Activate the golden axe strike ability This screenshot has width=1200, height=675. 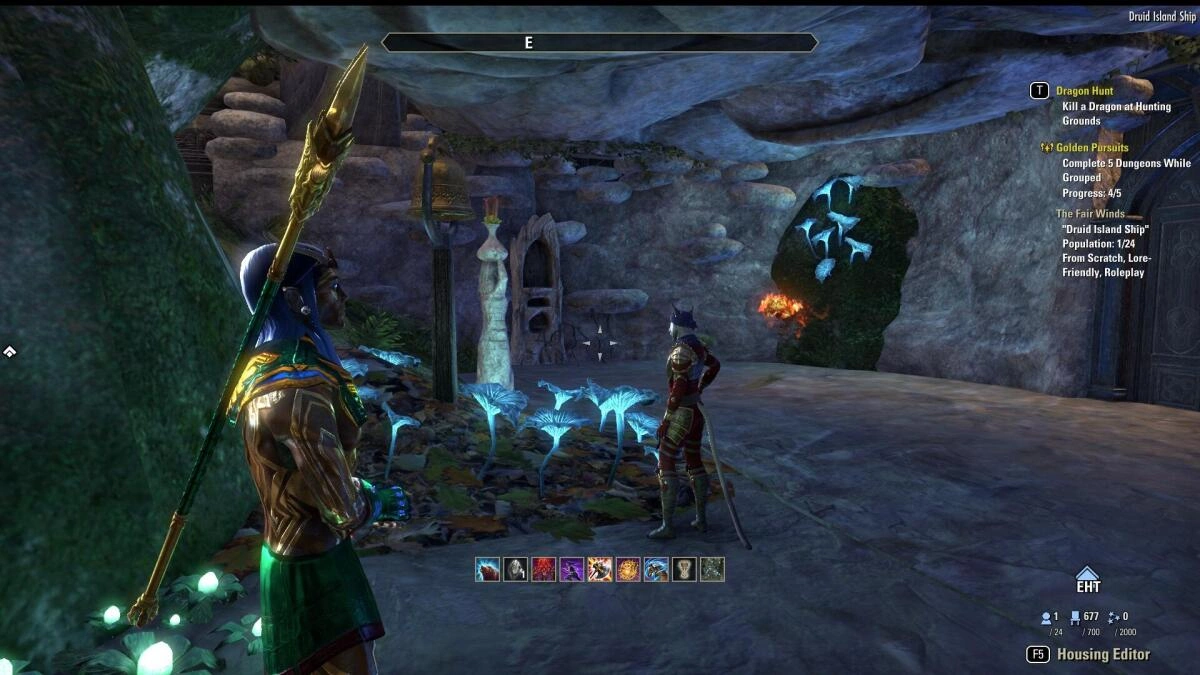coord(600,569)
